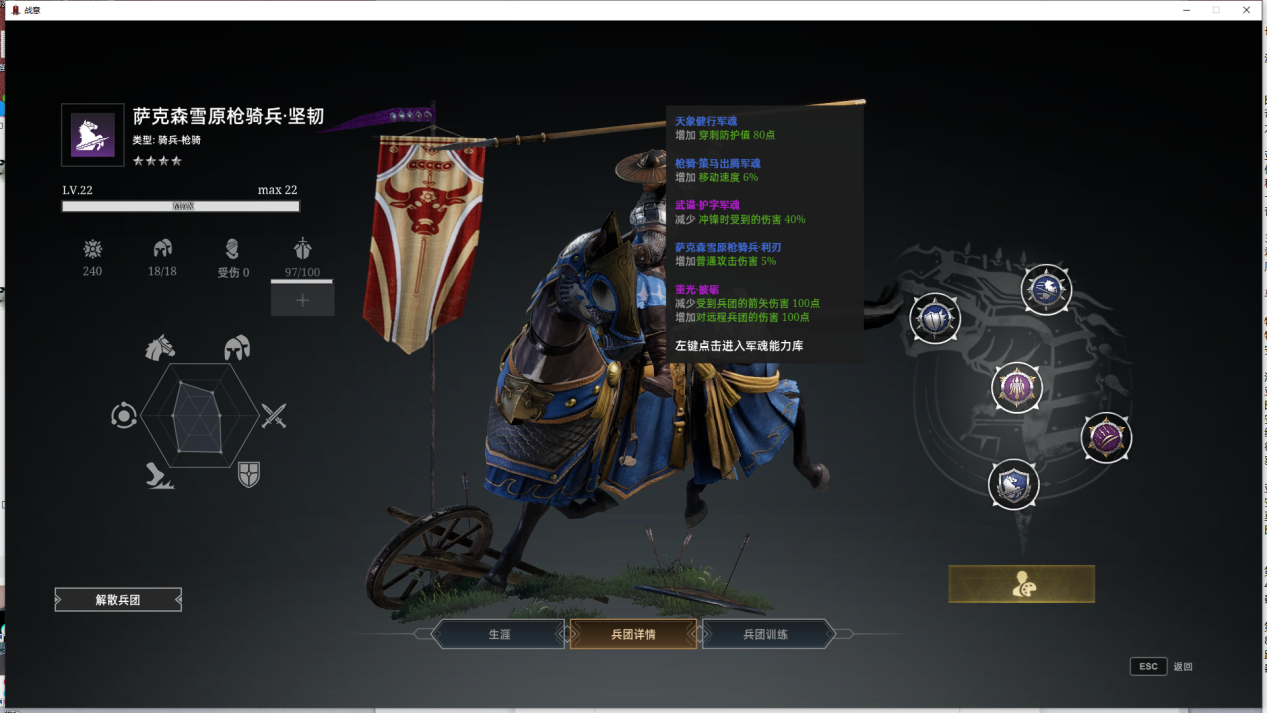1267x713 pixels.
Task: Open the gold paint palette appearance button
Action: (x=1021, y=584)
